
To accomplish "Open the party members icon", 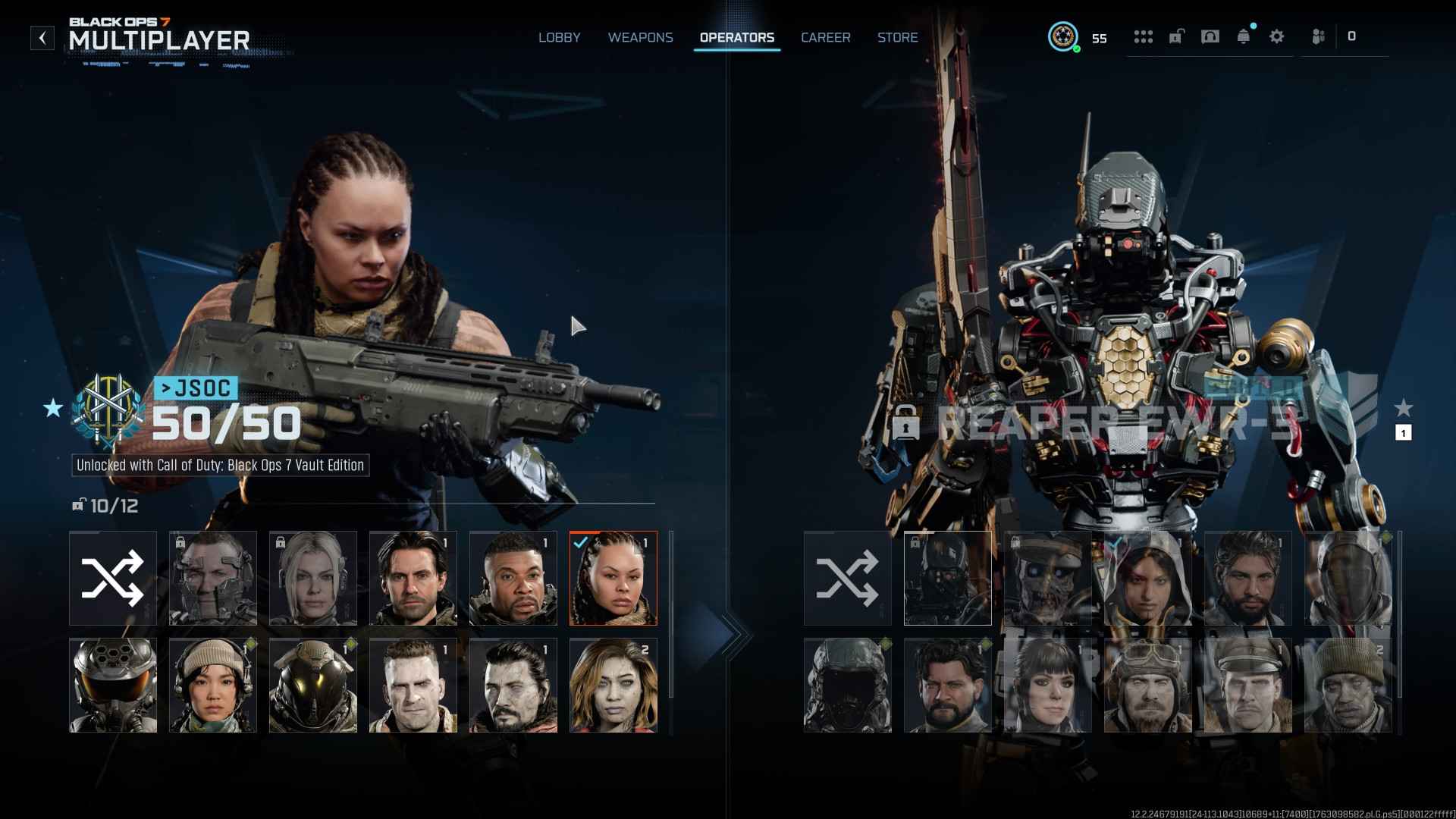I will point(1318,36).
